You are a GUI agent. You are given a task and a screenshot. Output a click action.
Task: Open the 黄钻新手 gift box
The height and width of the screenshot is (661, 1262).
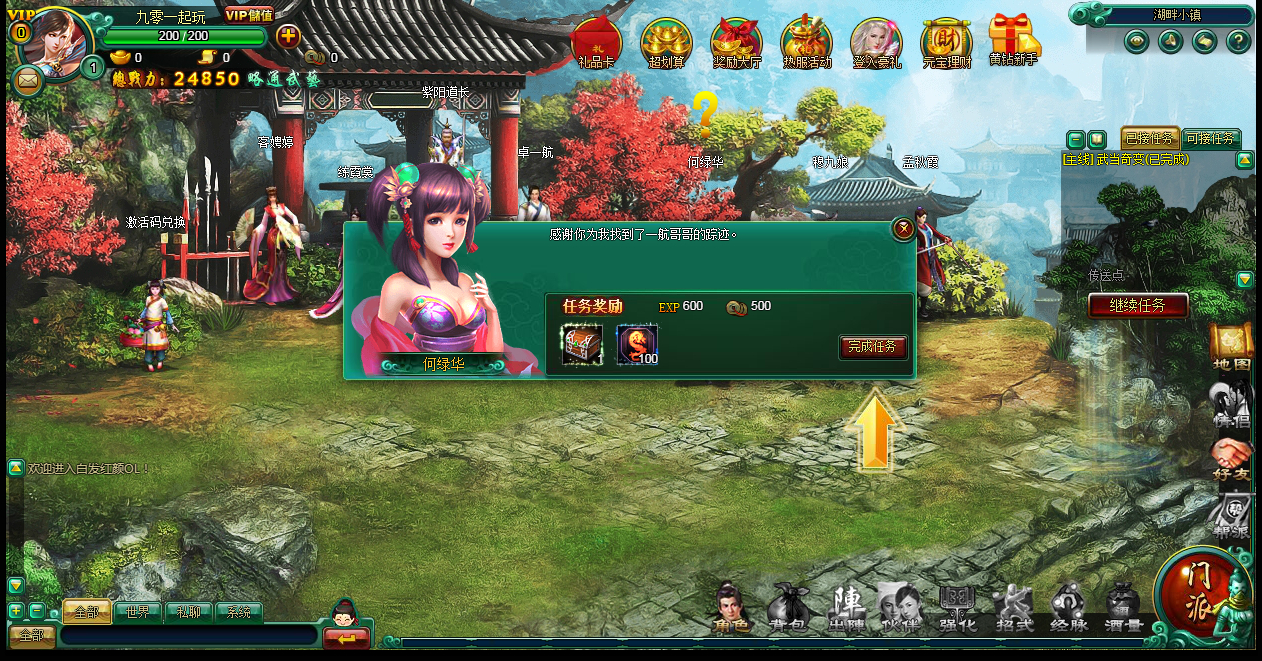point(1013,40)
